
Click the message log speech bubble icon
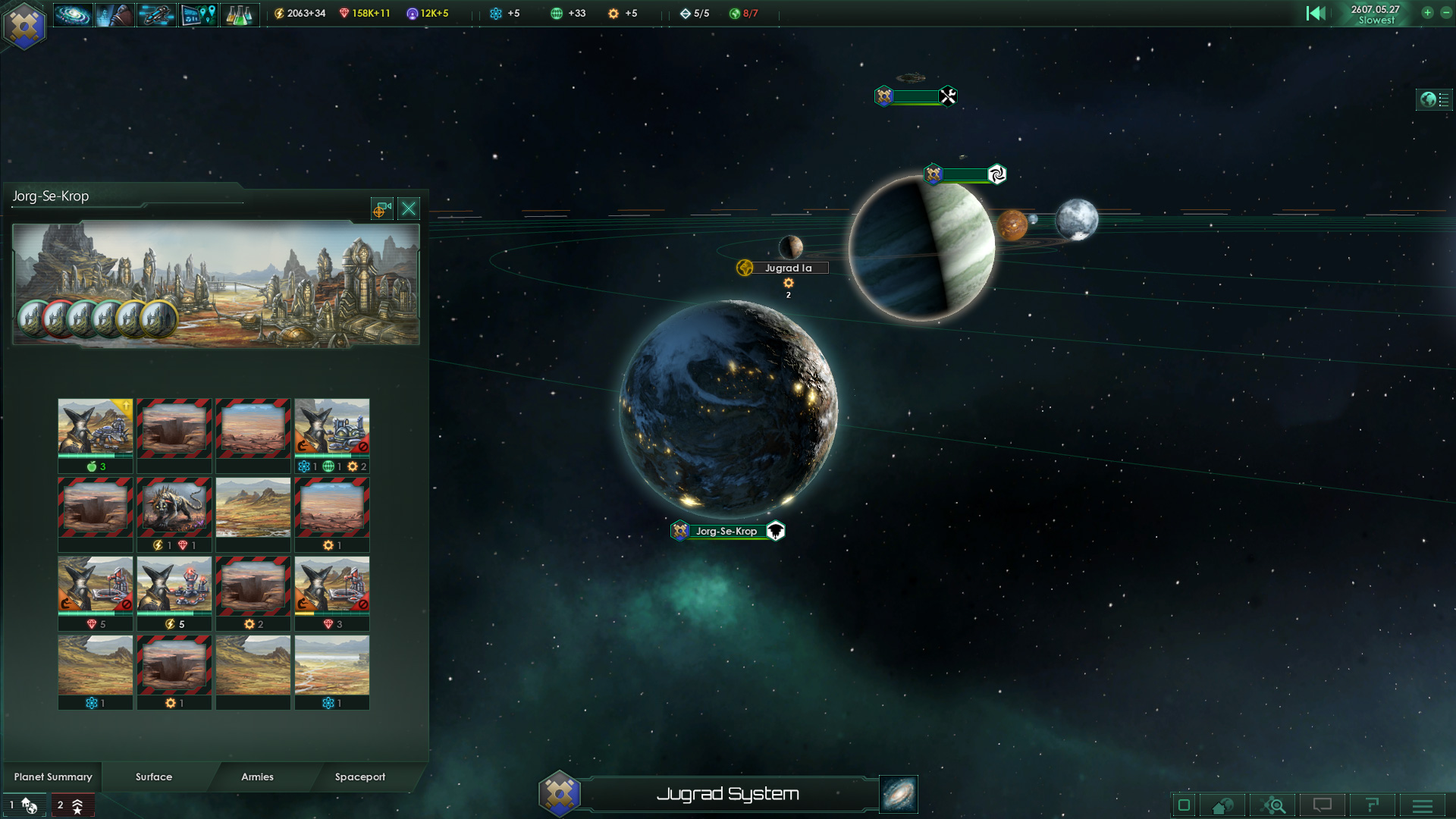1324,805
